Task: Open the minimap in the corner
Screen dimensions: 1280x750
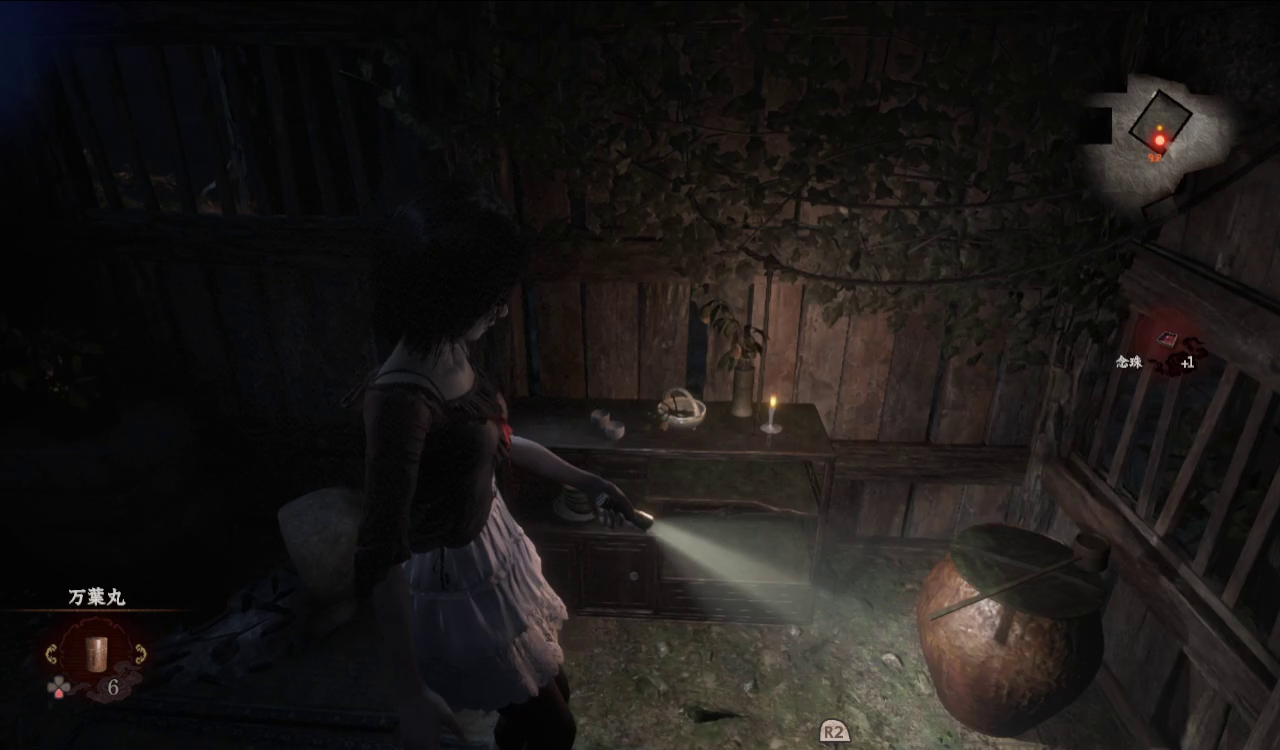Action: click(x=1158, y=135)
